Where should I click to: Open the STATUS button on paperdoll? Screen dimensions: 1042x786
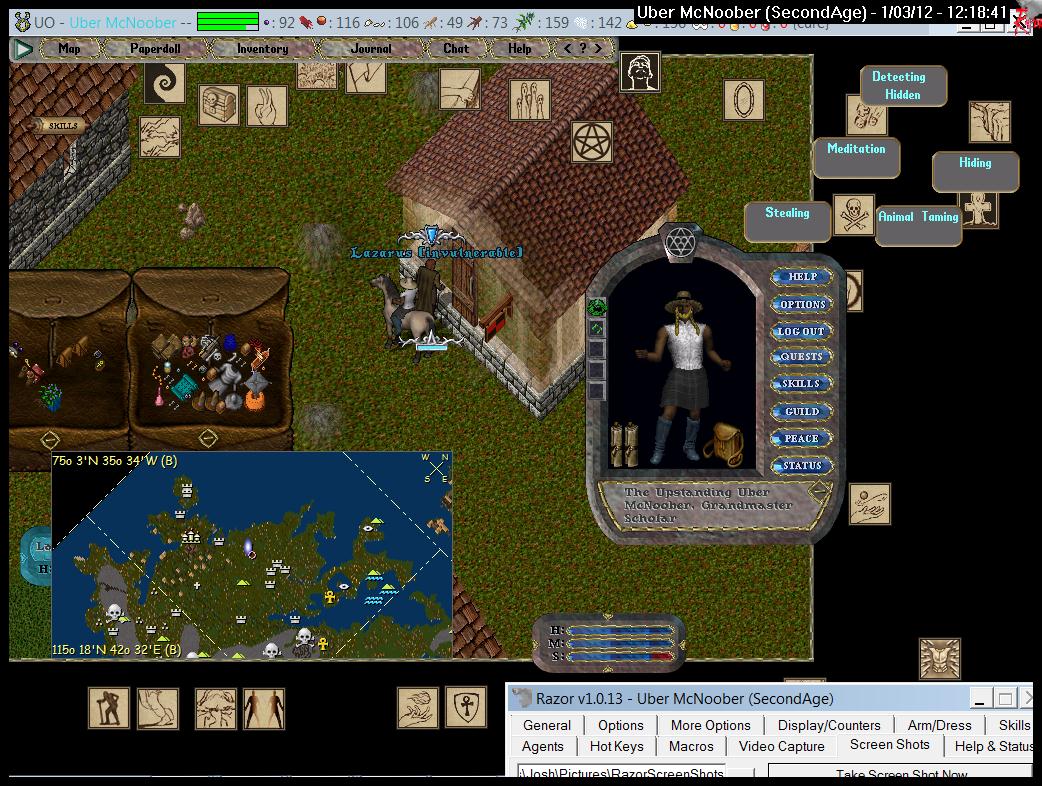(x=802, y=465)
